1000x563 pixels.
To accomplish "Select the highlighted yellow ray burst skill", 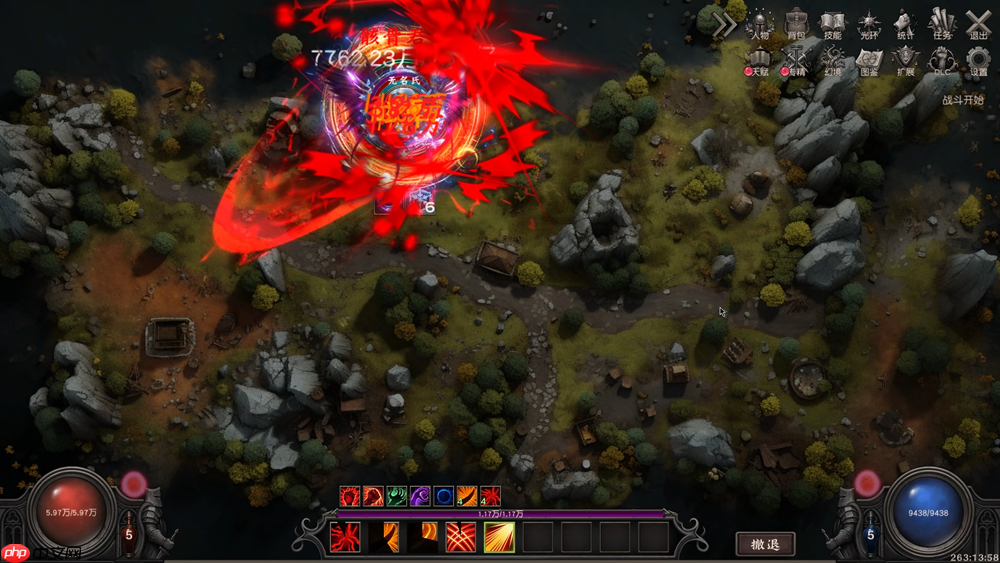I will point(500,537).
